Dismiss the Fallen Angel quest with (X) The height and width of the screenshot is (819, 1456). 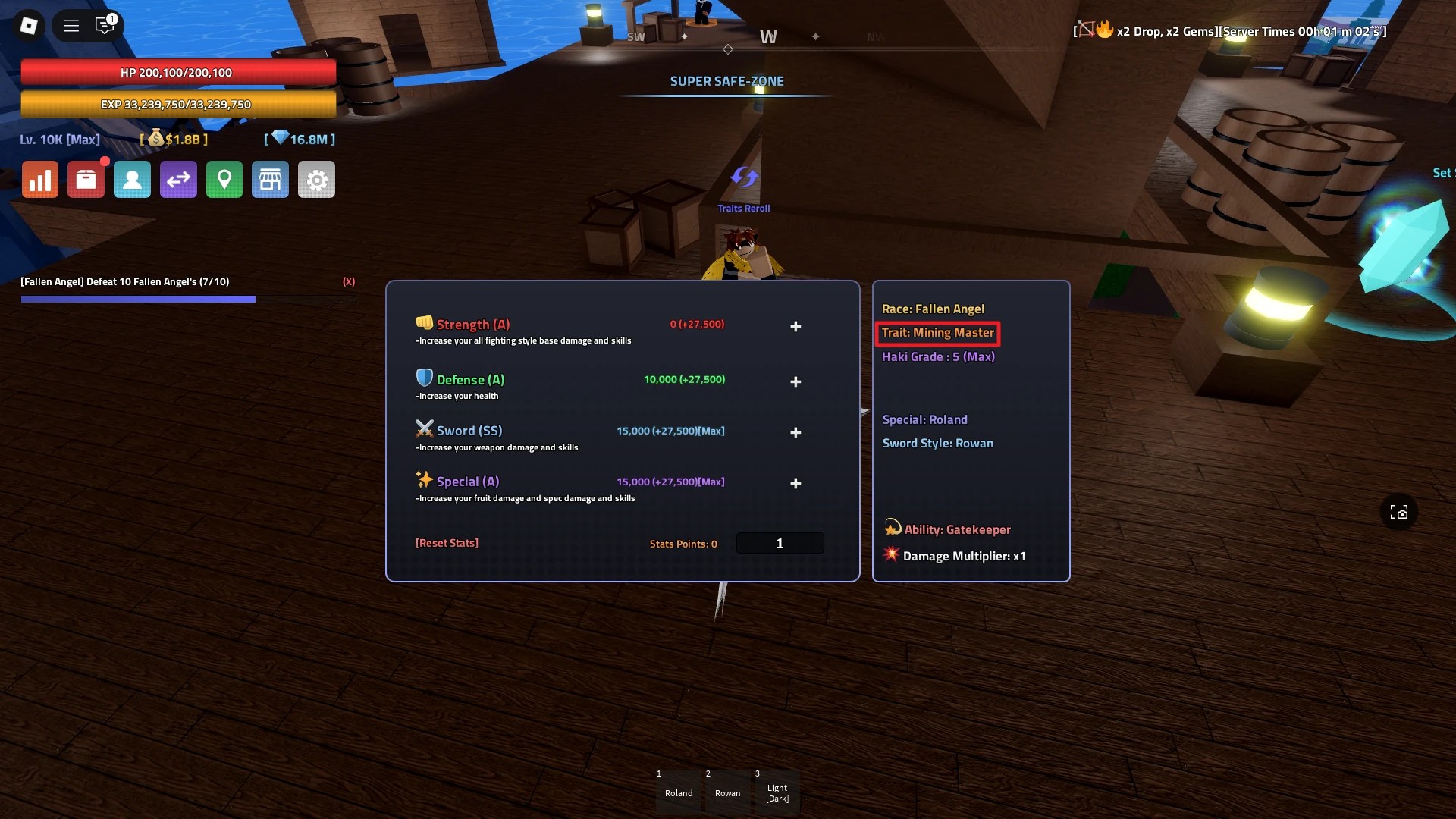(x=349, y=281)
